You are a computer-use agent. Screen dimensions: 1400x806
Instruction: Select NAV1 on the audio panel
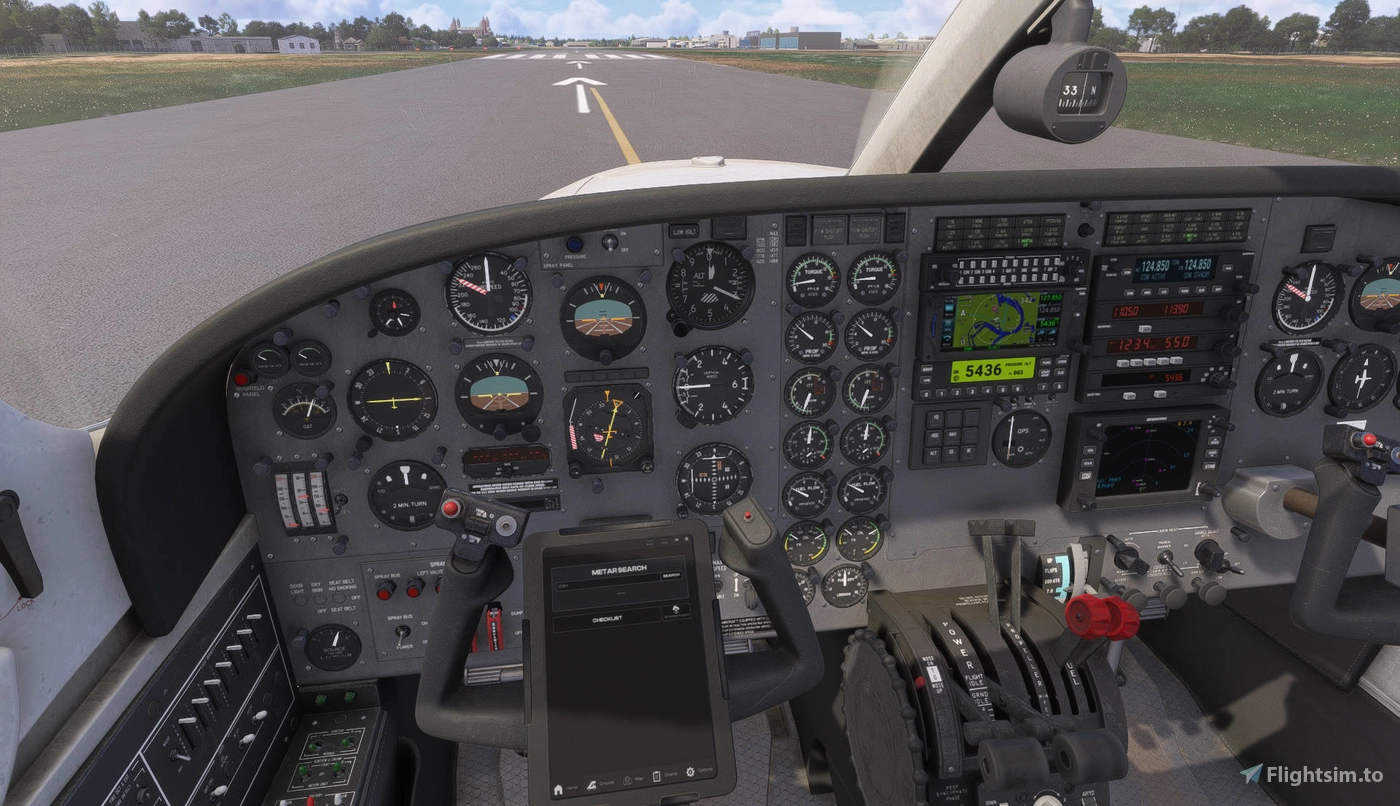pos(1004,264)
